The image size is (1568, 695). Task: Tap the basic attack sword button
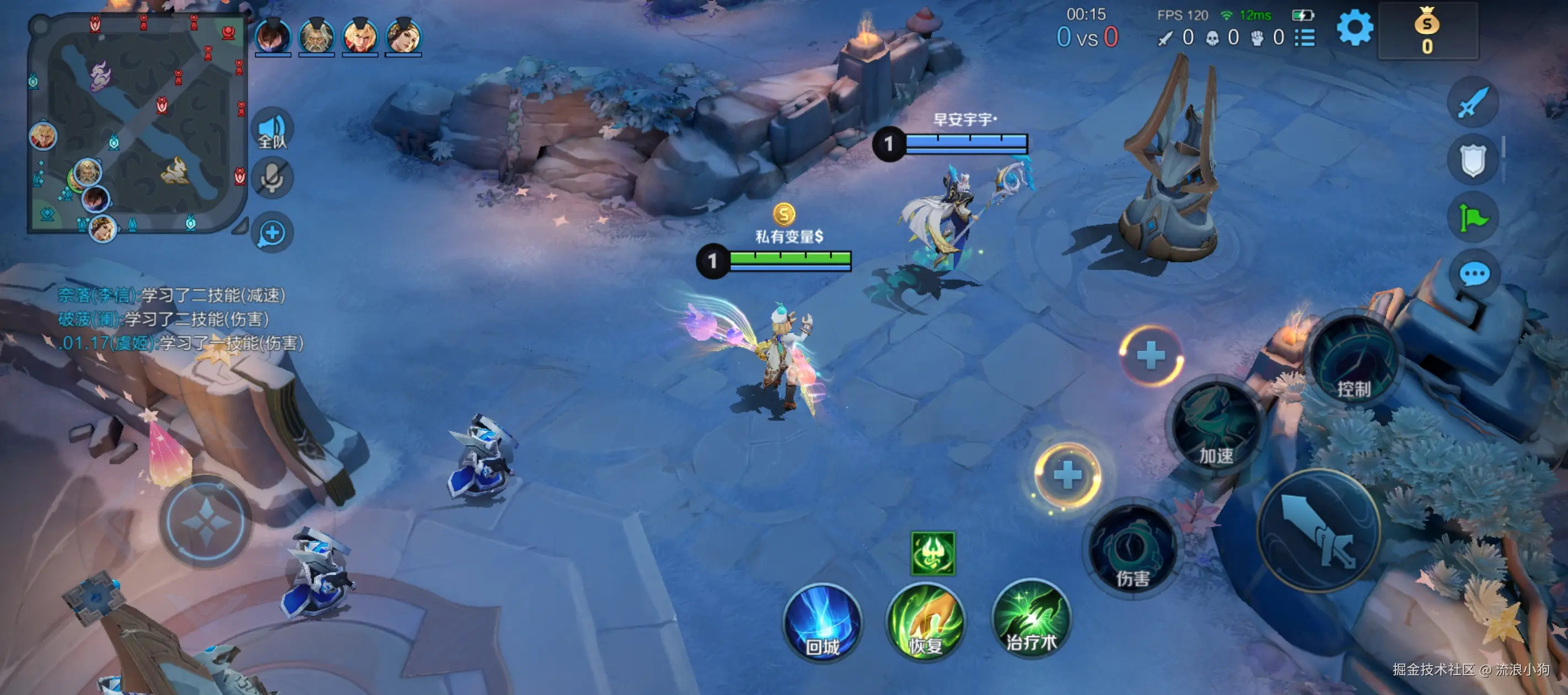pyautogui.click(x=1318, y=531)
